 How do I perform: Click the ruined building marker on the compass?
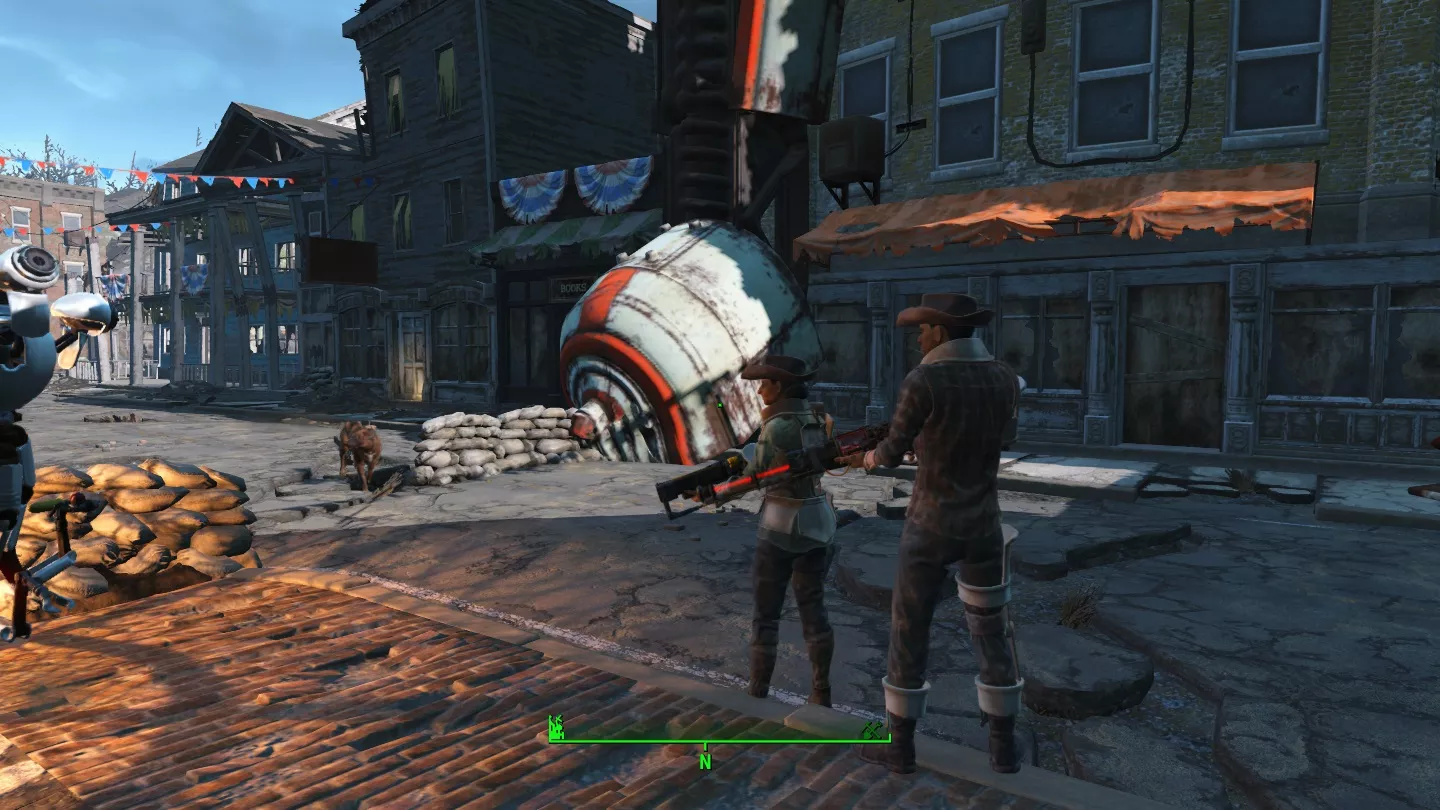tap(558, 727)
